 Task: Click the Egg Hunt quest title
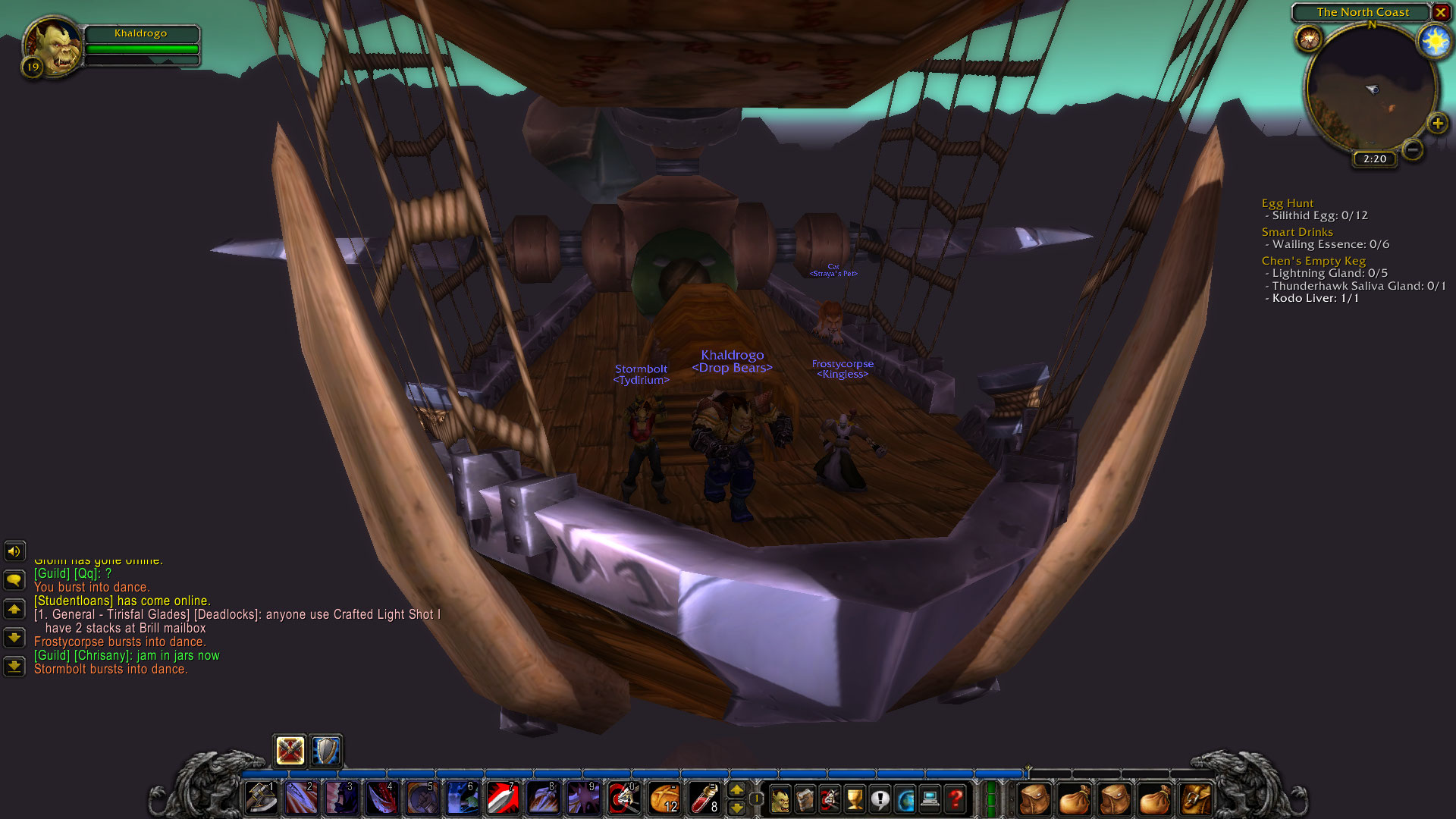[1288, 202]
